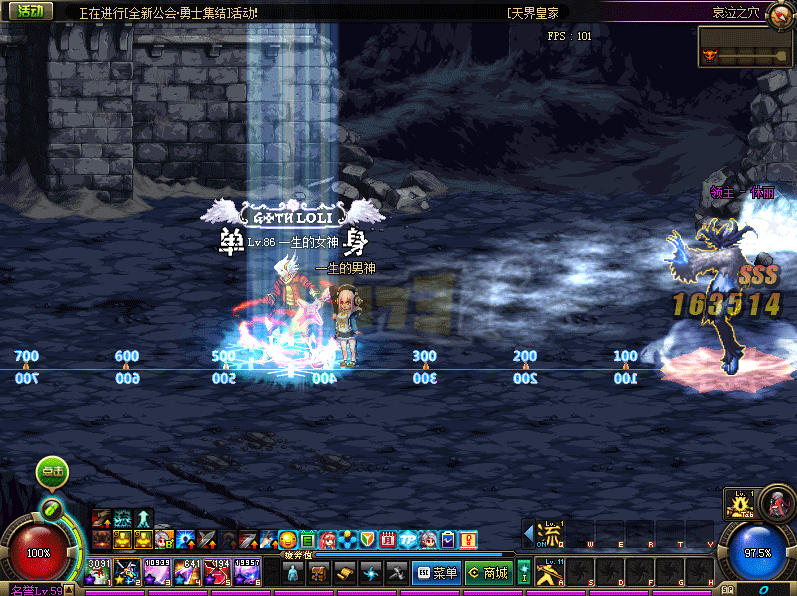Open the scroll quest icon in the bottom bar
797x596 pixels.
[345, 573]
